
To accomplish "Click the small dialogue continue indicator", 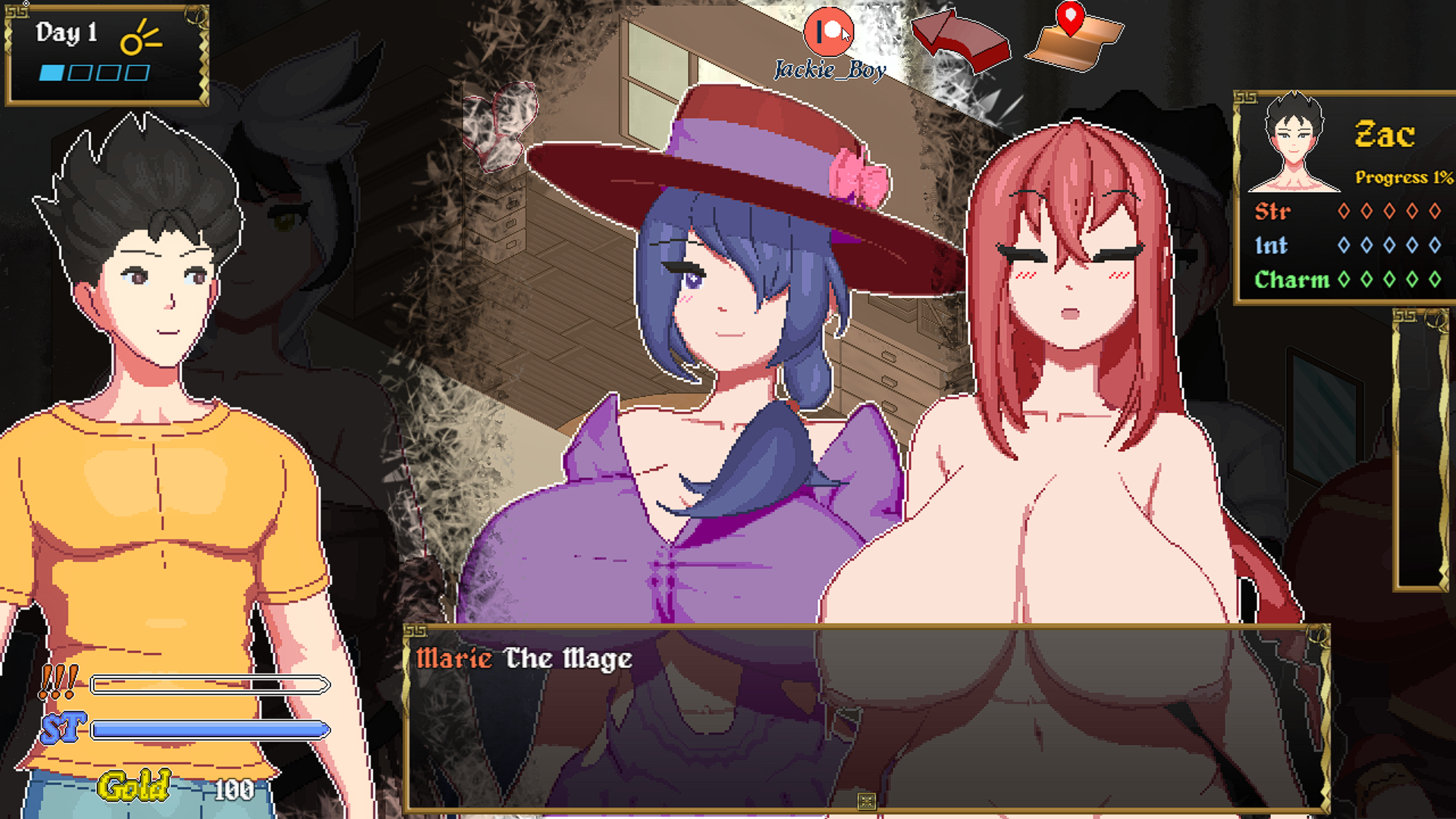I will click(x=866, y=801).
